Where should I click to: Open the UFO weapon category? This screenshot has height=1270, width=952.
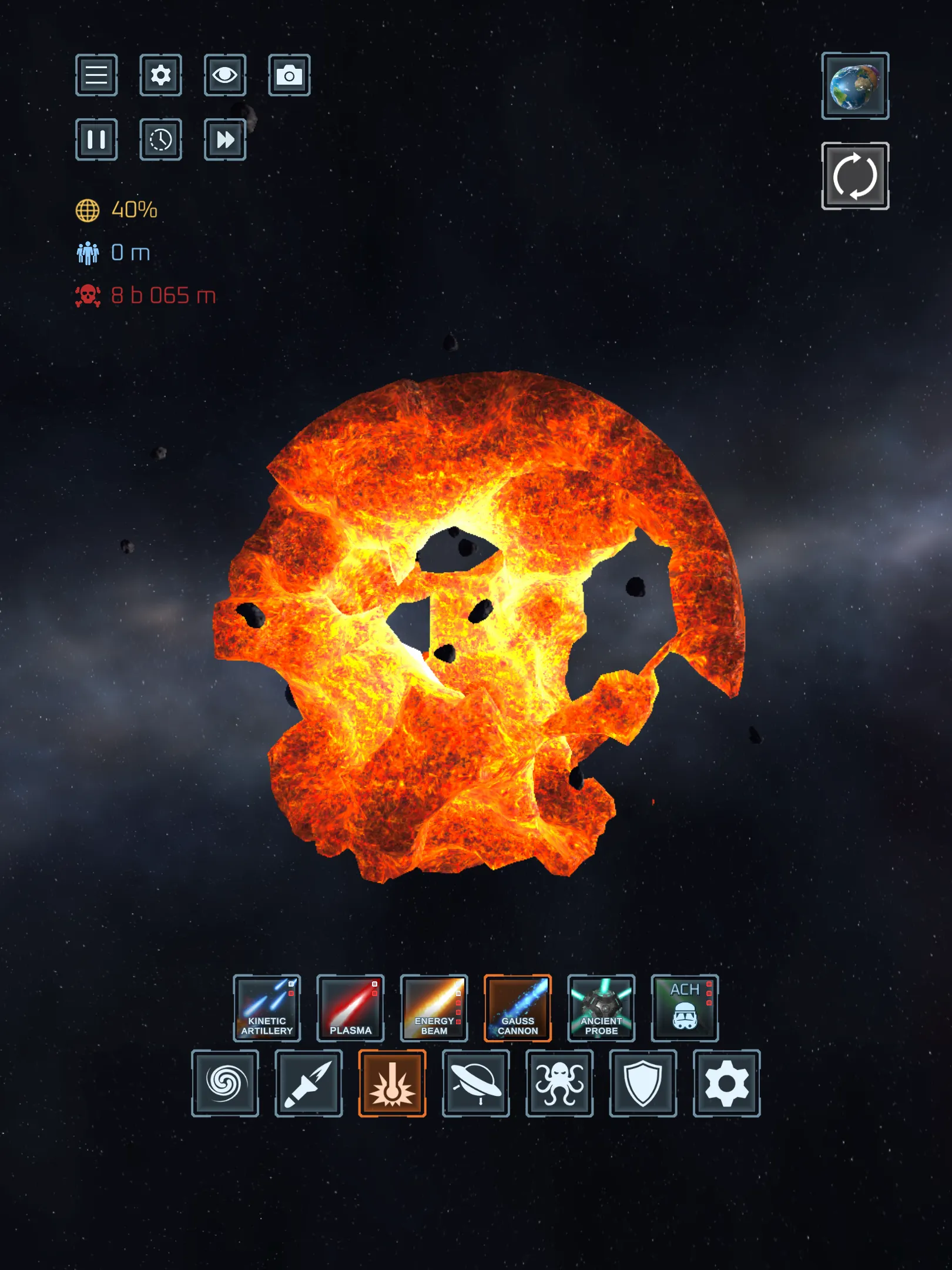(476, 1083)
